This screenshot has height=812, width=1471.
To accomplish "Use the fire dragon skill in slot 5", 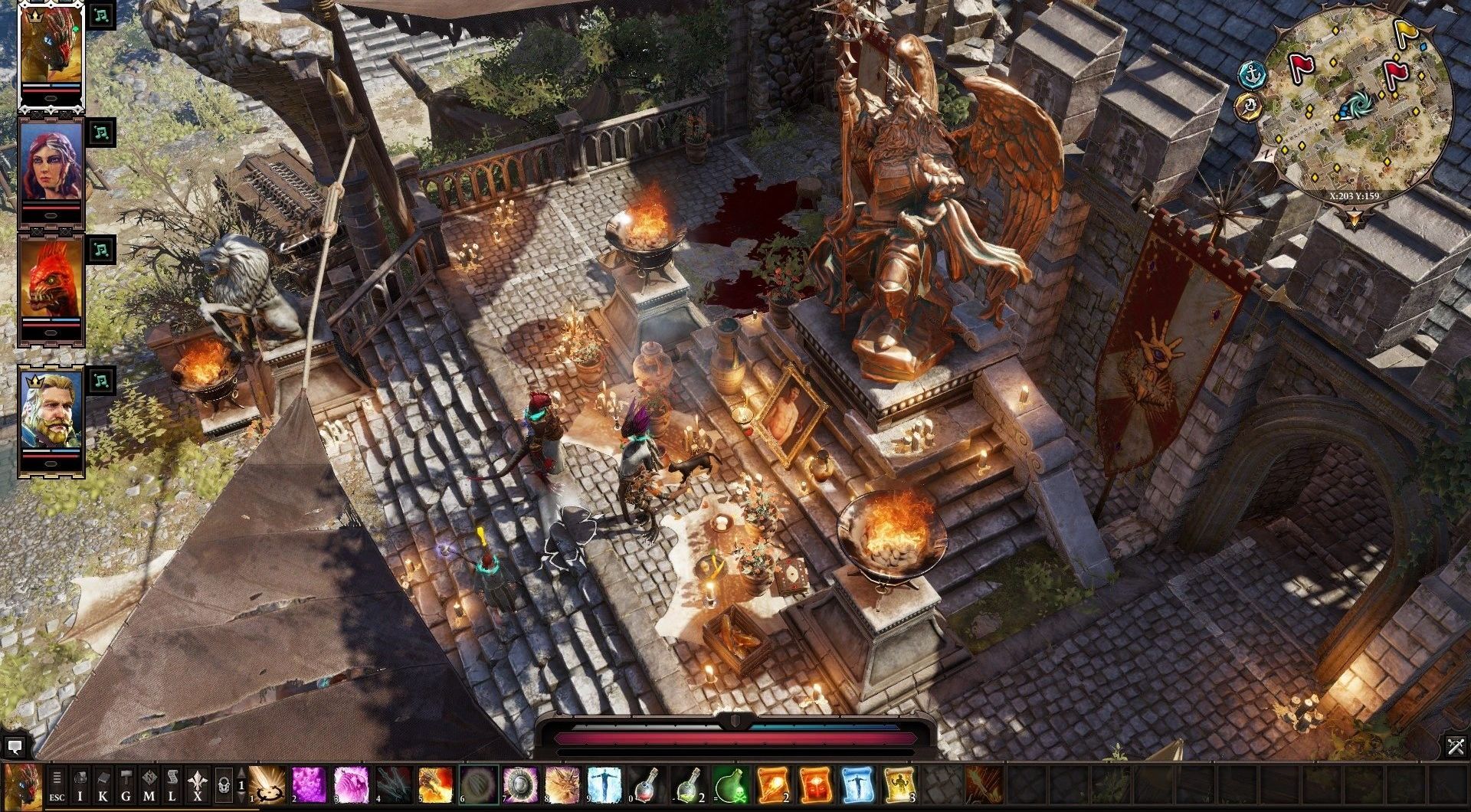I will [x=435, y=786].
